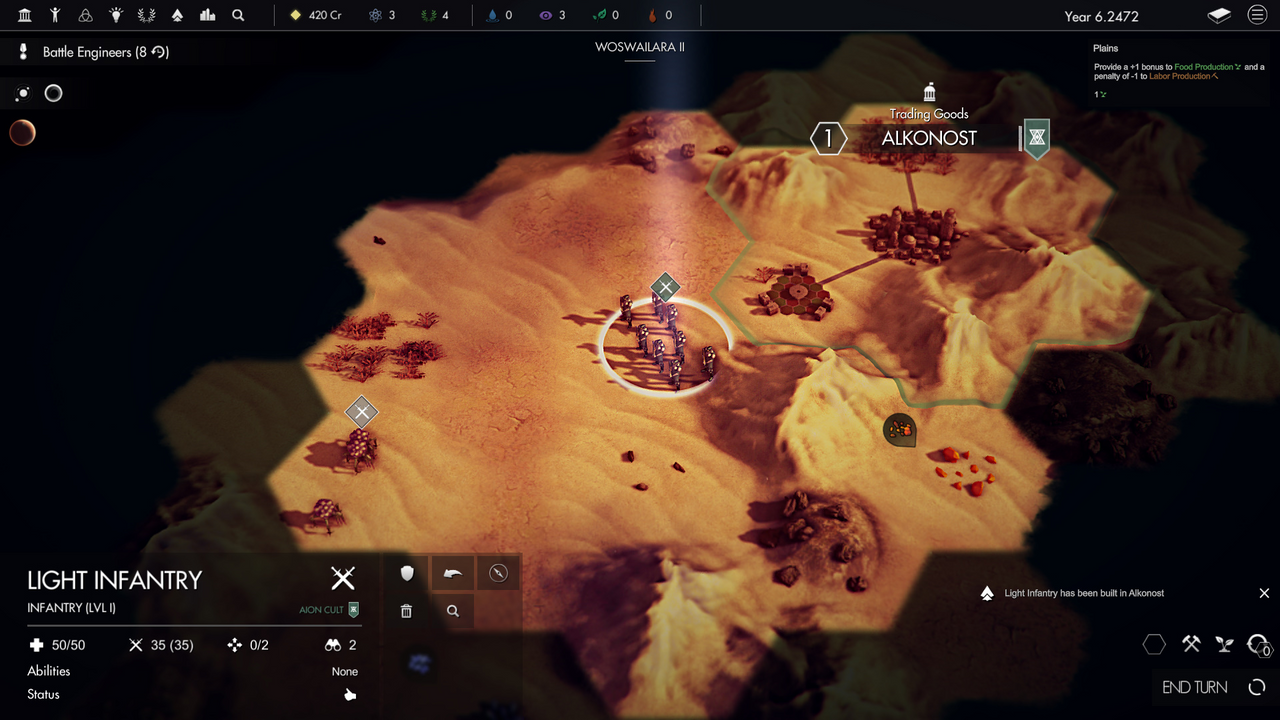The width and height of the screenshot is (1280, 720).
Task: Open the main menu hamburger icon
Action: (x=1256, y=16)
